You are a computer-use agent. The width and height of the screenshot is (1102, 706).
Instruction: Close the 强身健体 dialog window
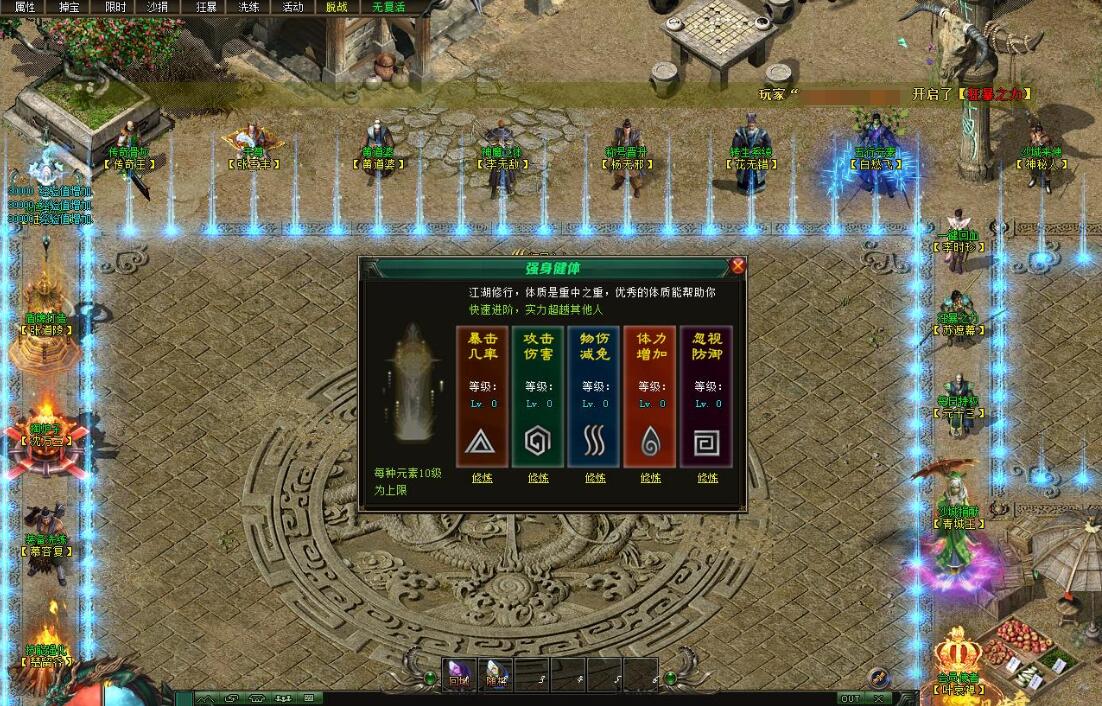pos(738,266)
